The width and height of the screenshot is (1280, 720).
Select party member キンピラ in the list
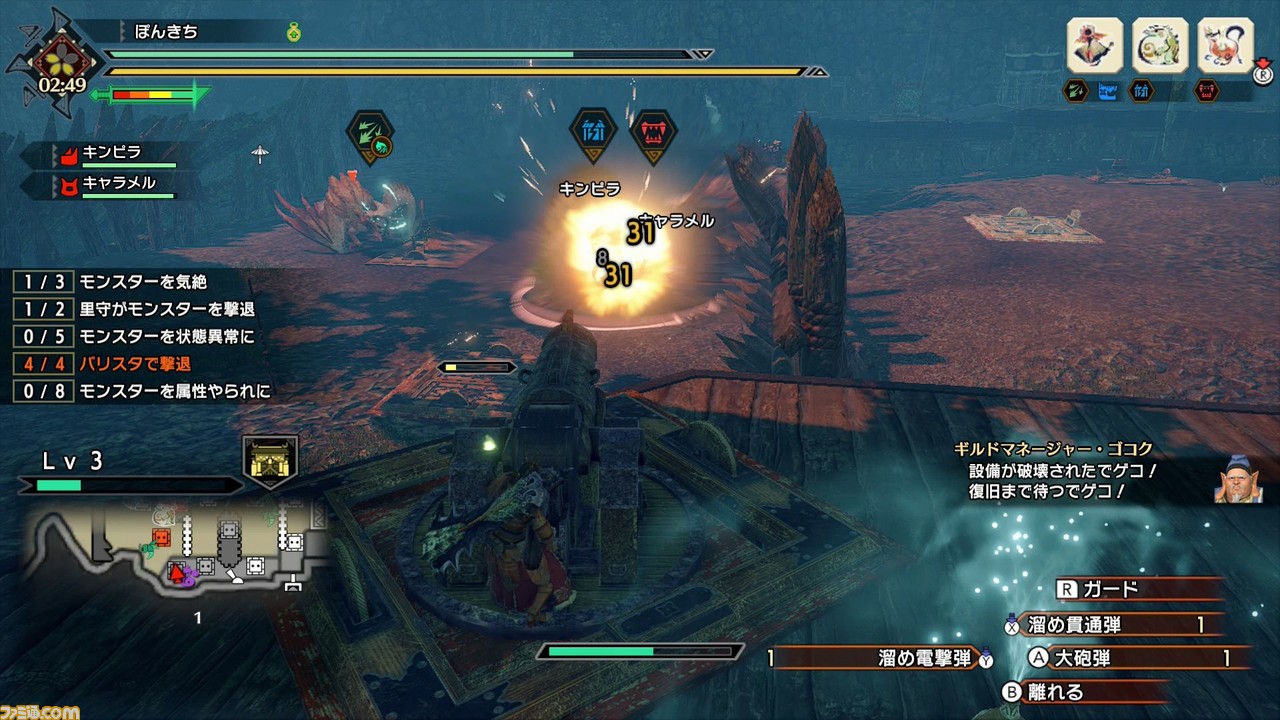112,154
